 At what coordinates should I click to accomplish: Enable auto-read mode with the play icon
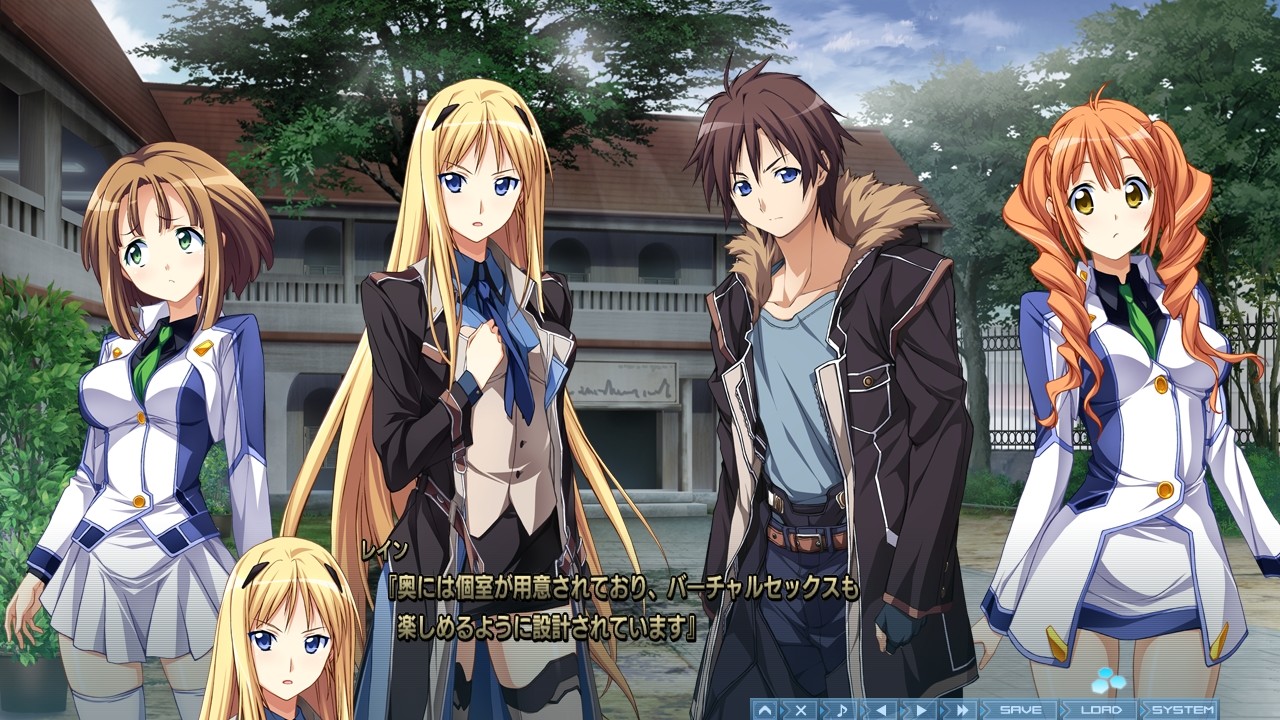922,708
